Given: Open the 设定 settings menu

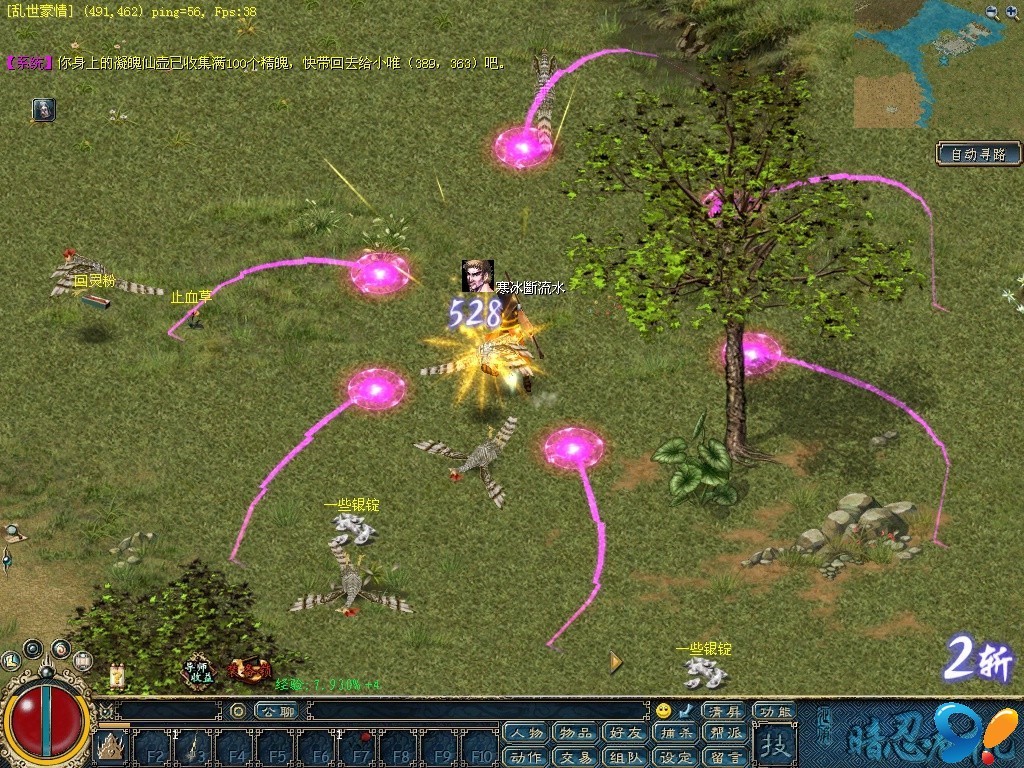Looking at the screenshot, I should coord(675,757).
